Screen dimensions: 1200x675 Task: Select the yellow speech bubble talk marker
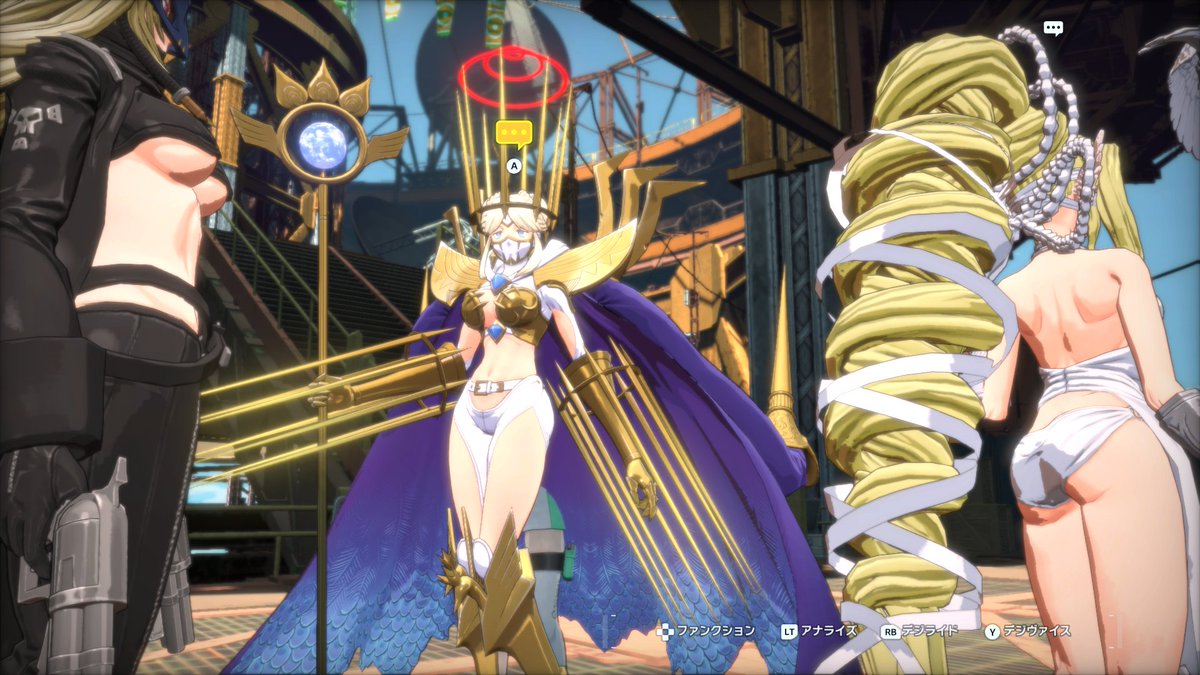[514, 133]
